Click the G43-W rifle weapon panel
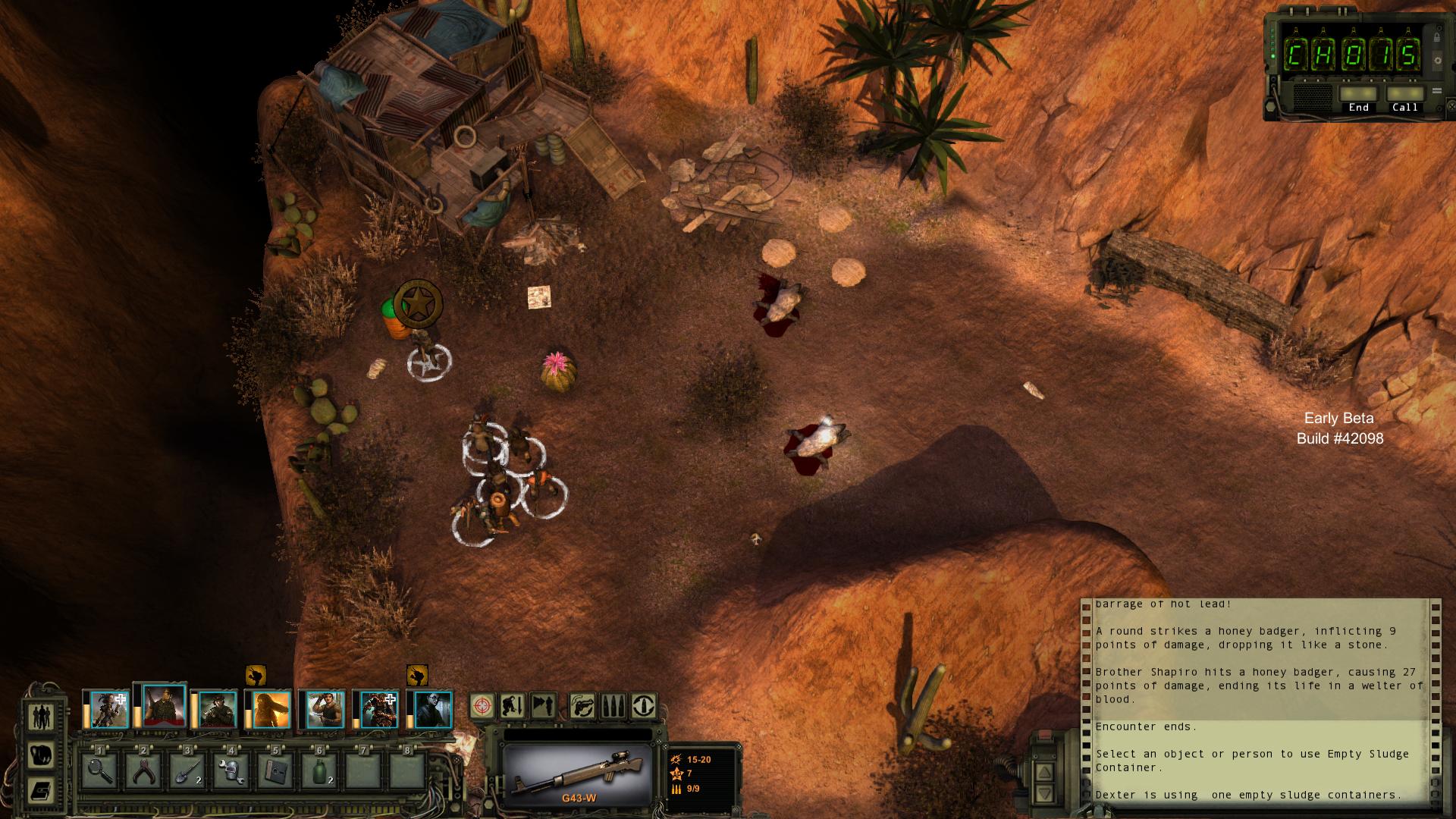The width and height of the screenshot is (1456, 819). [x=578, y=774]
